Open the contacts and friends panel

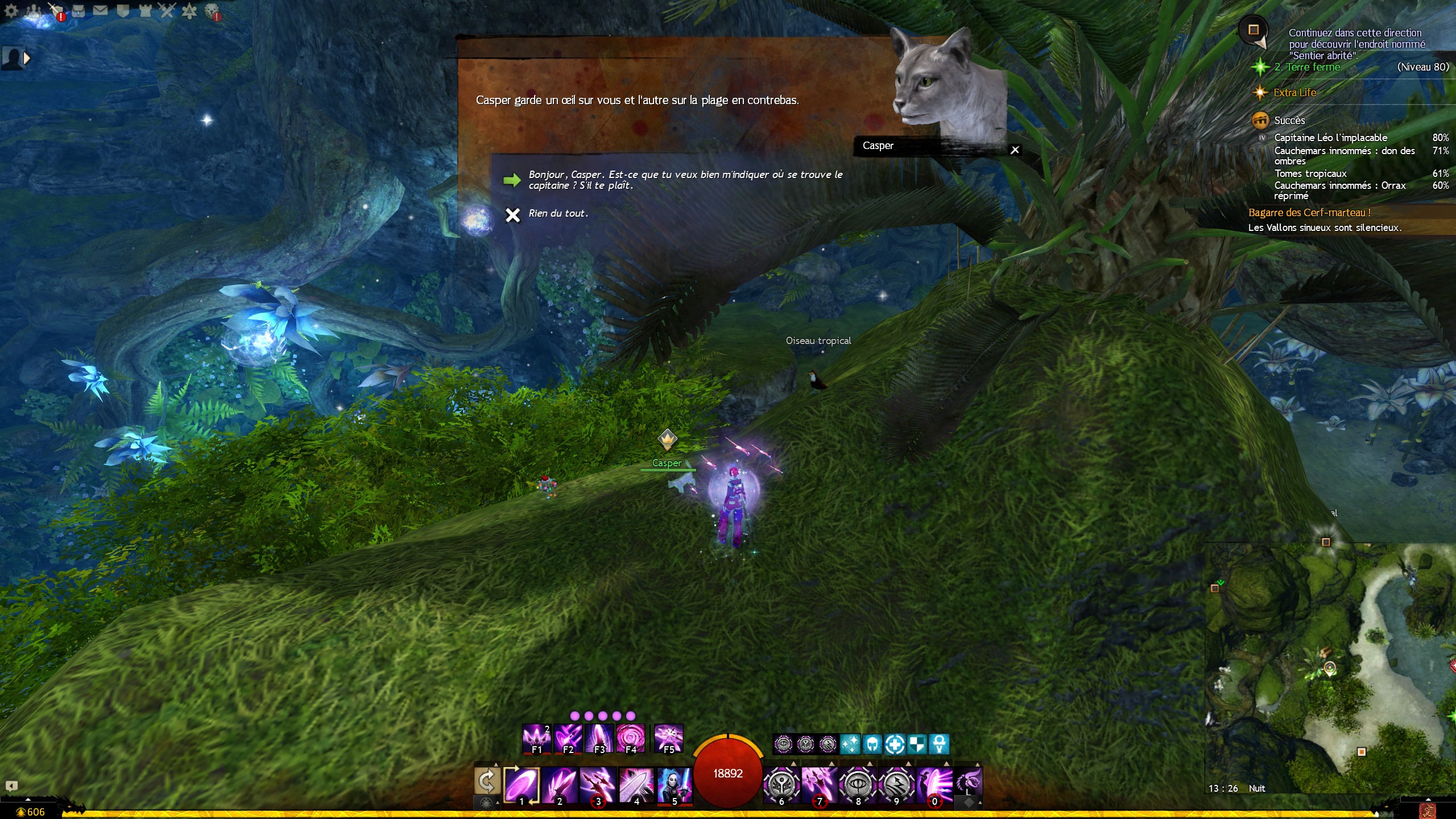point(34,11)
